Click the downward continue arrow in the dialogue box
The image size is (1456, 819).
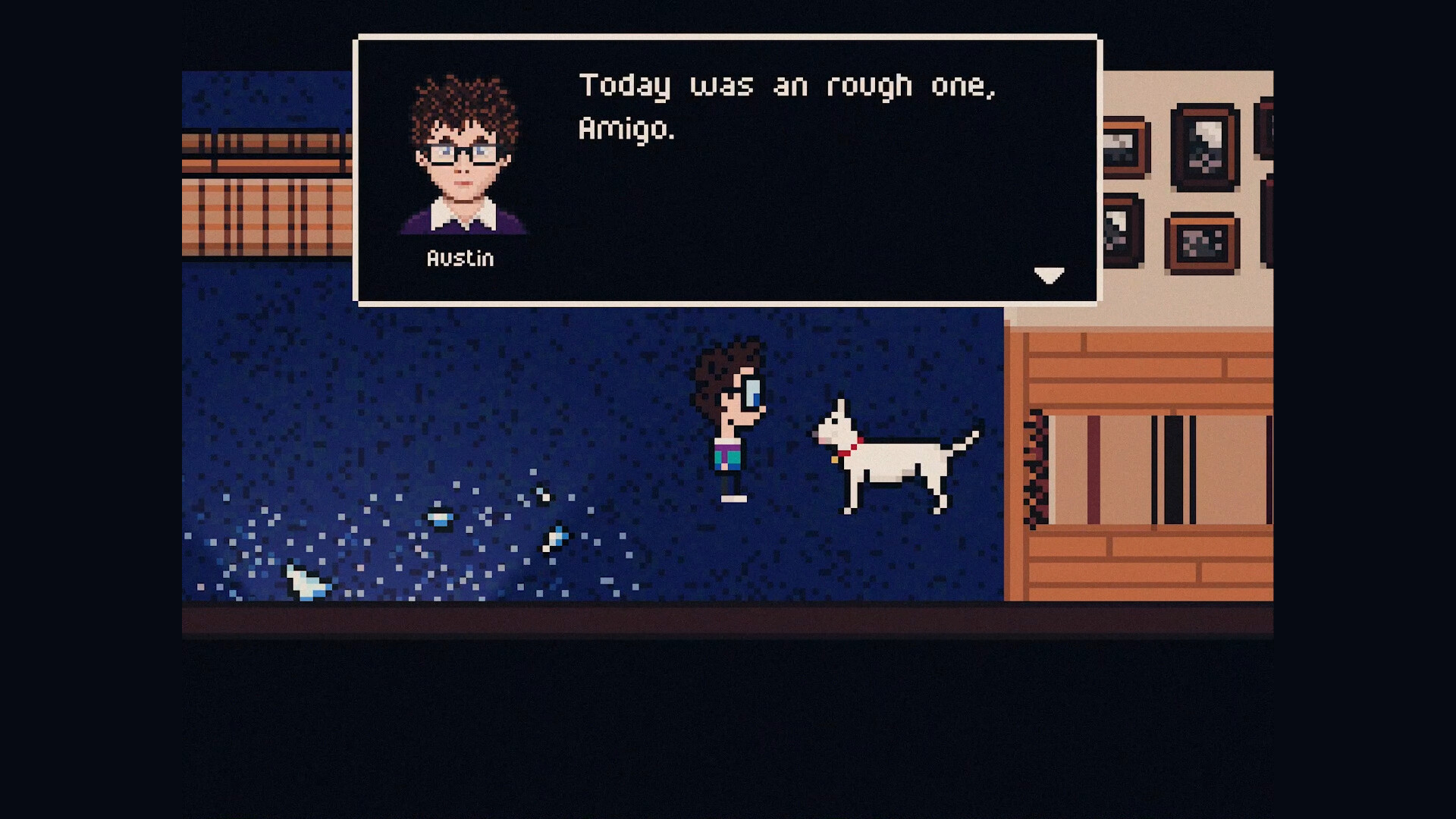[1050, 276]
